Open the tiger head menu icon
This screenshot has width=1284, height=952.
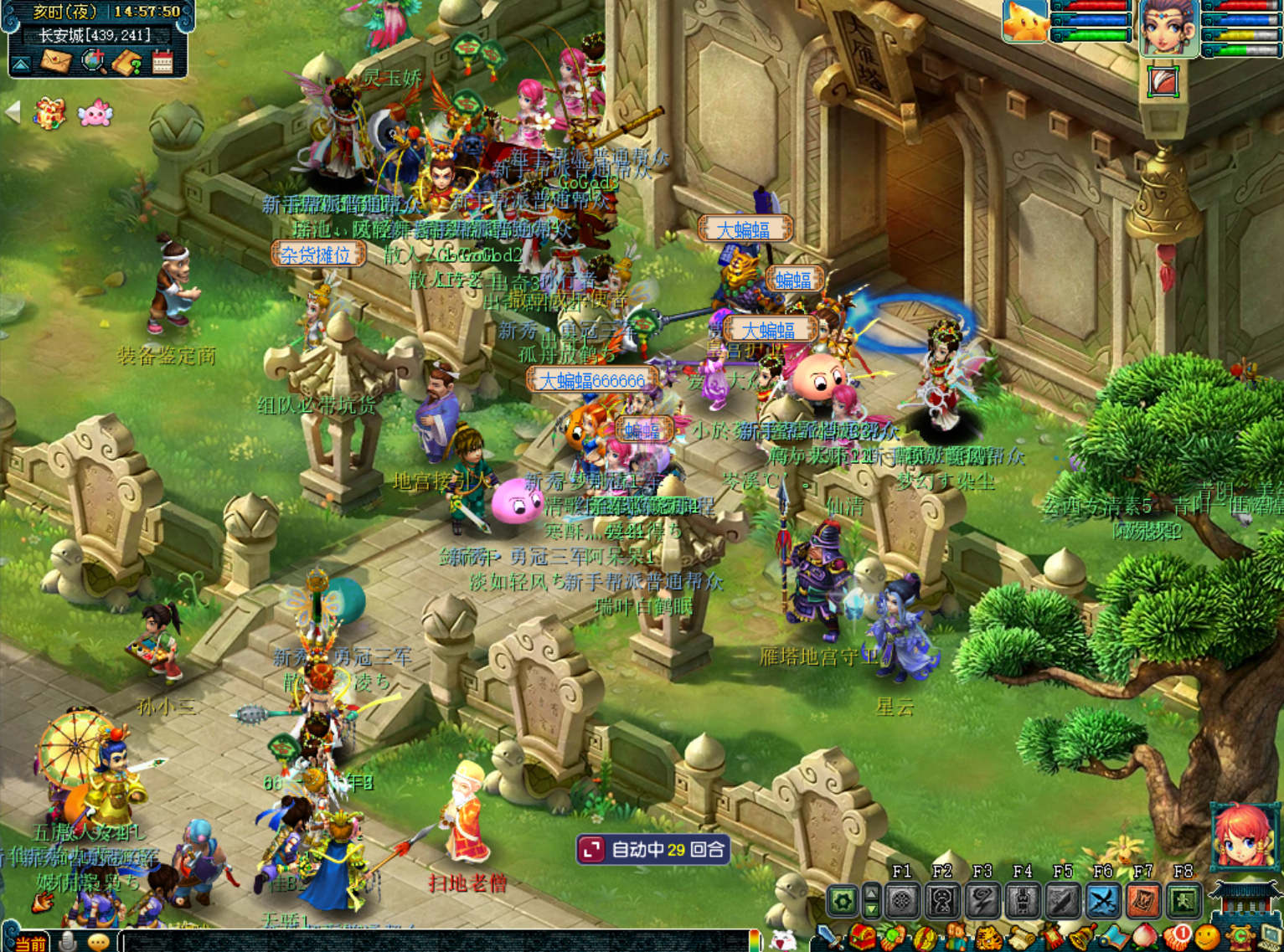(x=989, y=939)
